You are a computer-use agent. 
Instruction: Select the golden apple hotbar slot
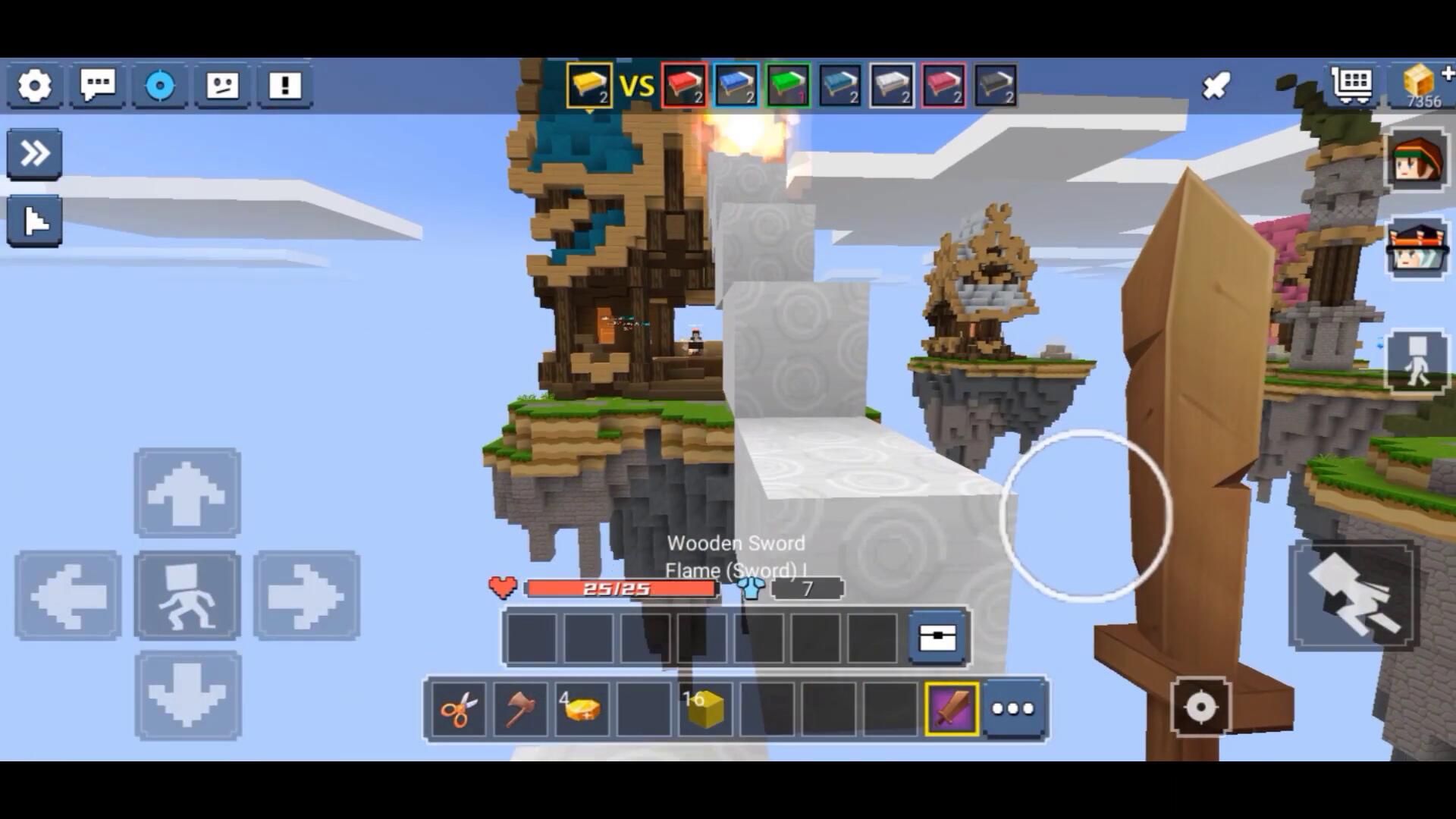582,710
